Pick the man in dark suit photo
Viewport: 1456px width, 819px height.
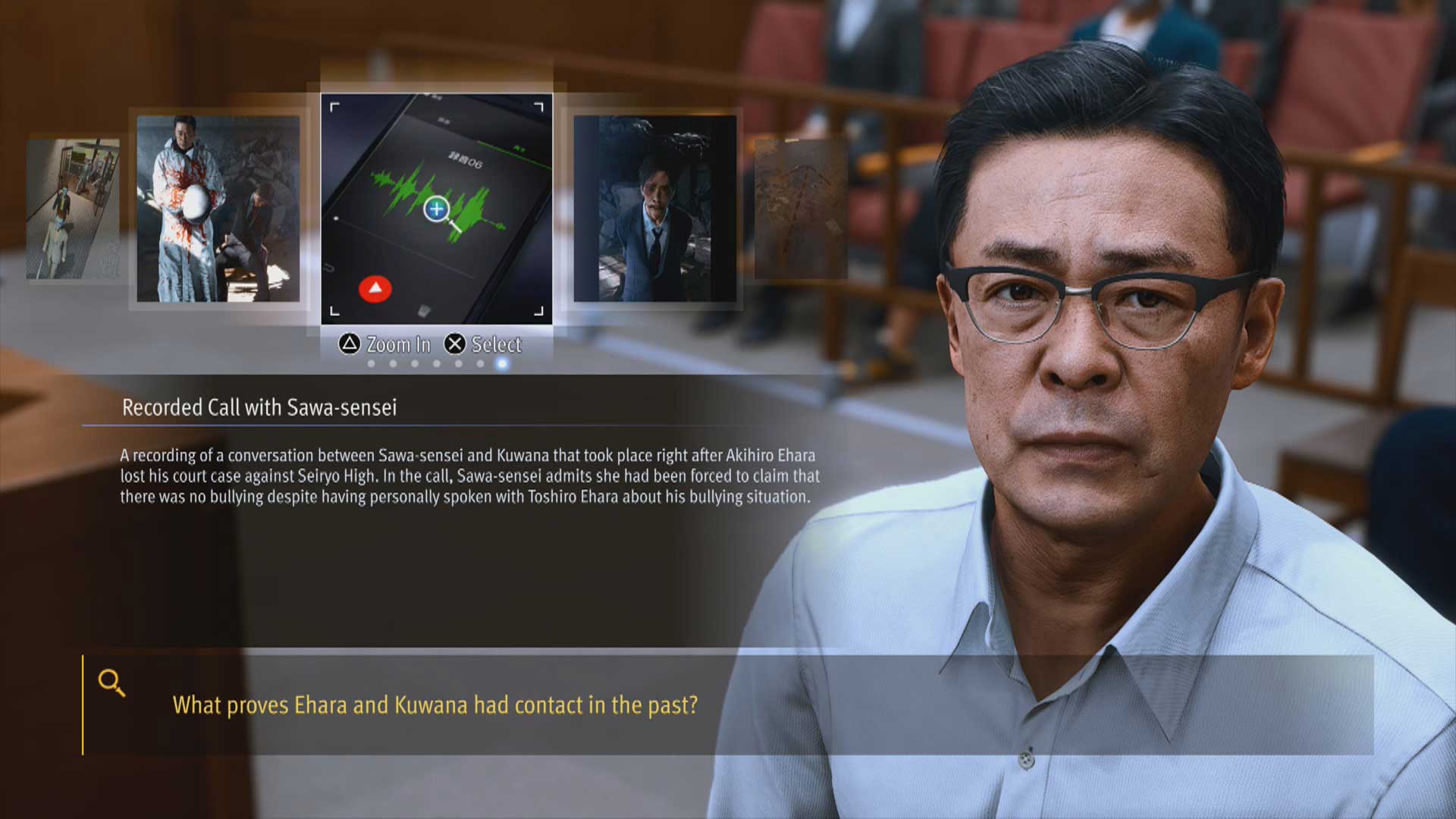click(654, 209)
